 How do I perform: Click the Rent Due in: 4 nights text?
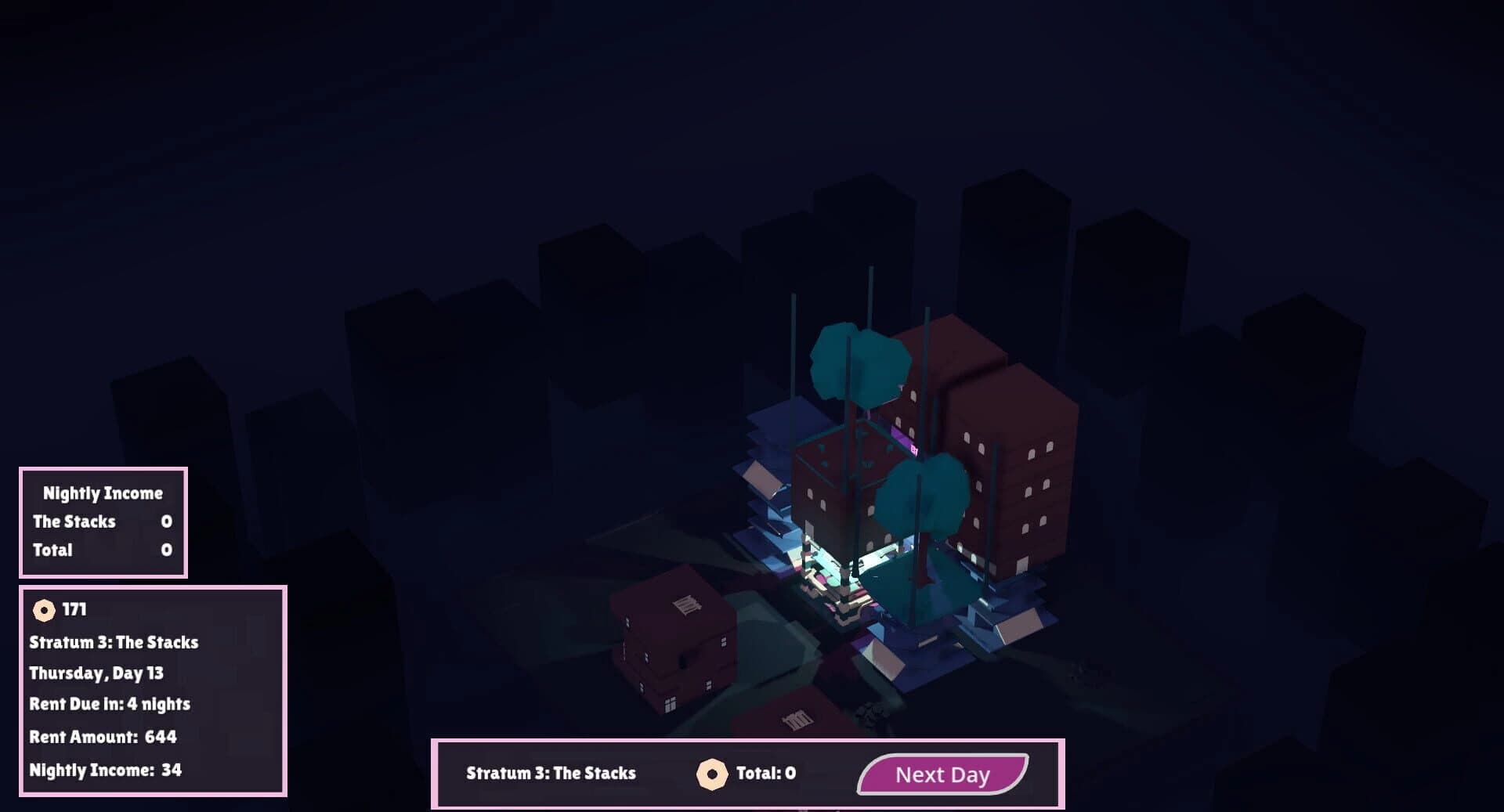click(x=109, y=705)
